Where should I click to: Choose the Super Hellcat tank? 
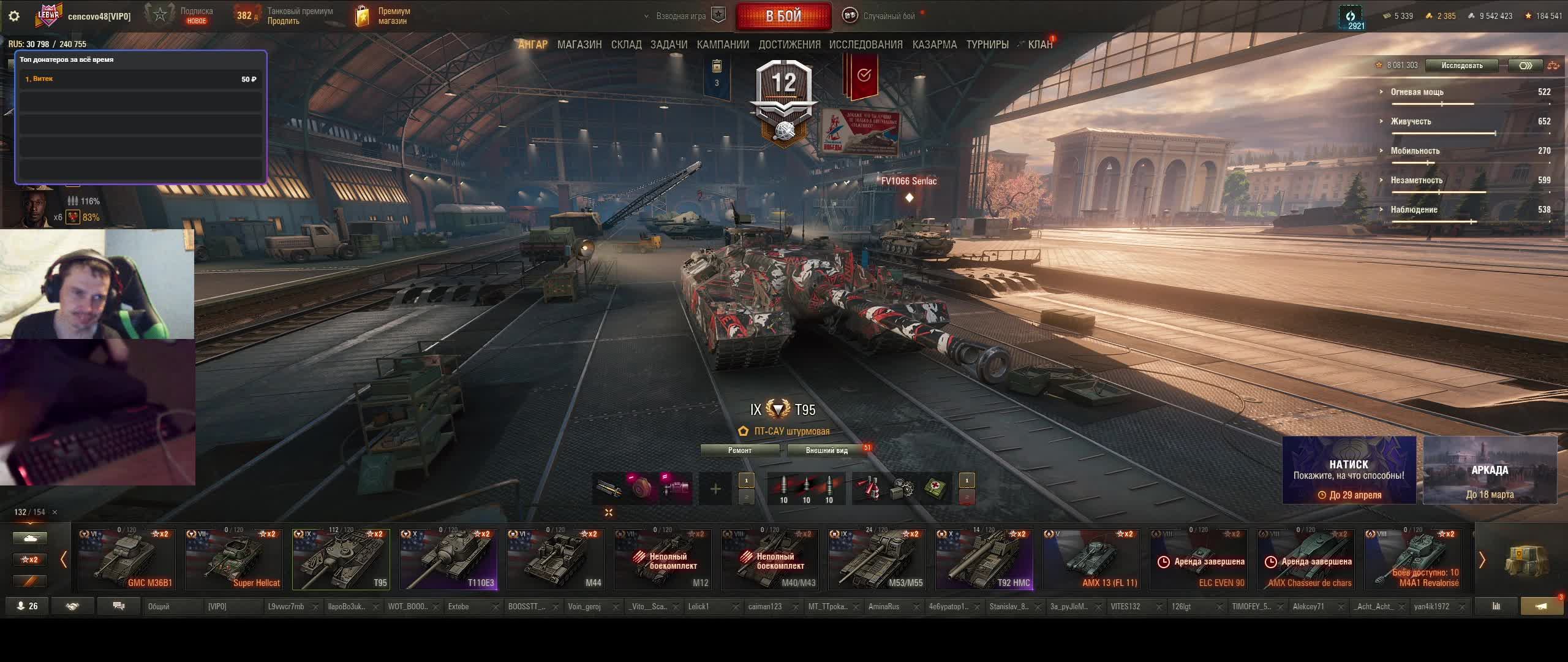point(234,559)
